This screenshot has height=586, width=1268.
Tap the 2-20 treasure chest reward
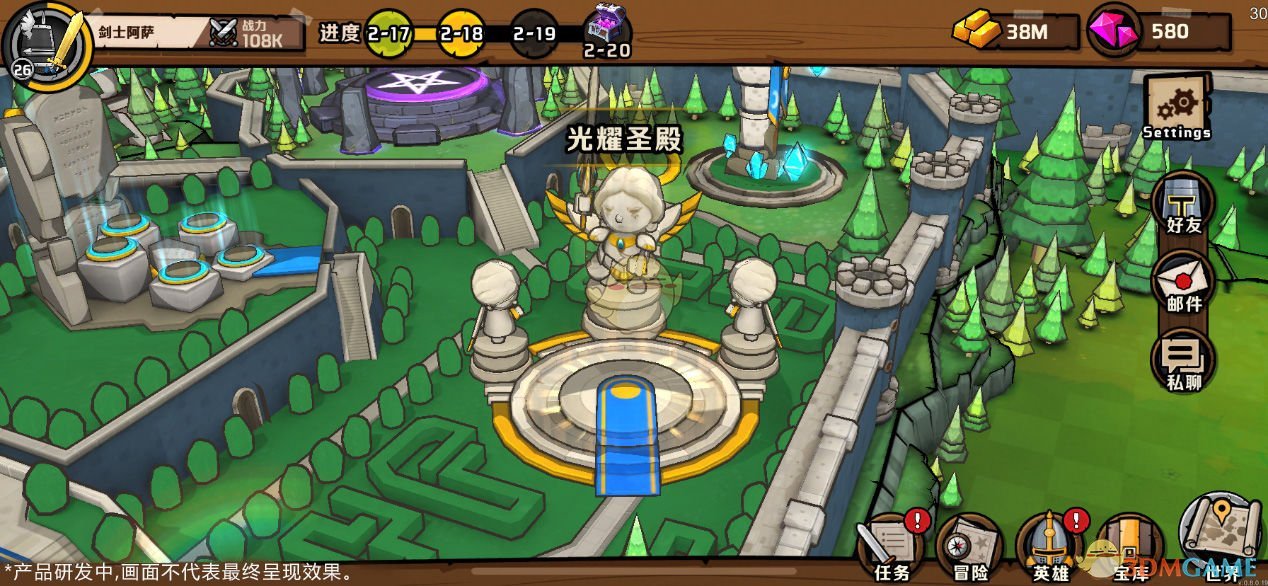pyautogui.click(x=606, y=30)
